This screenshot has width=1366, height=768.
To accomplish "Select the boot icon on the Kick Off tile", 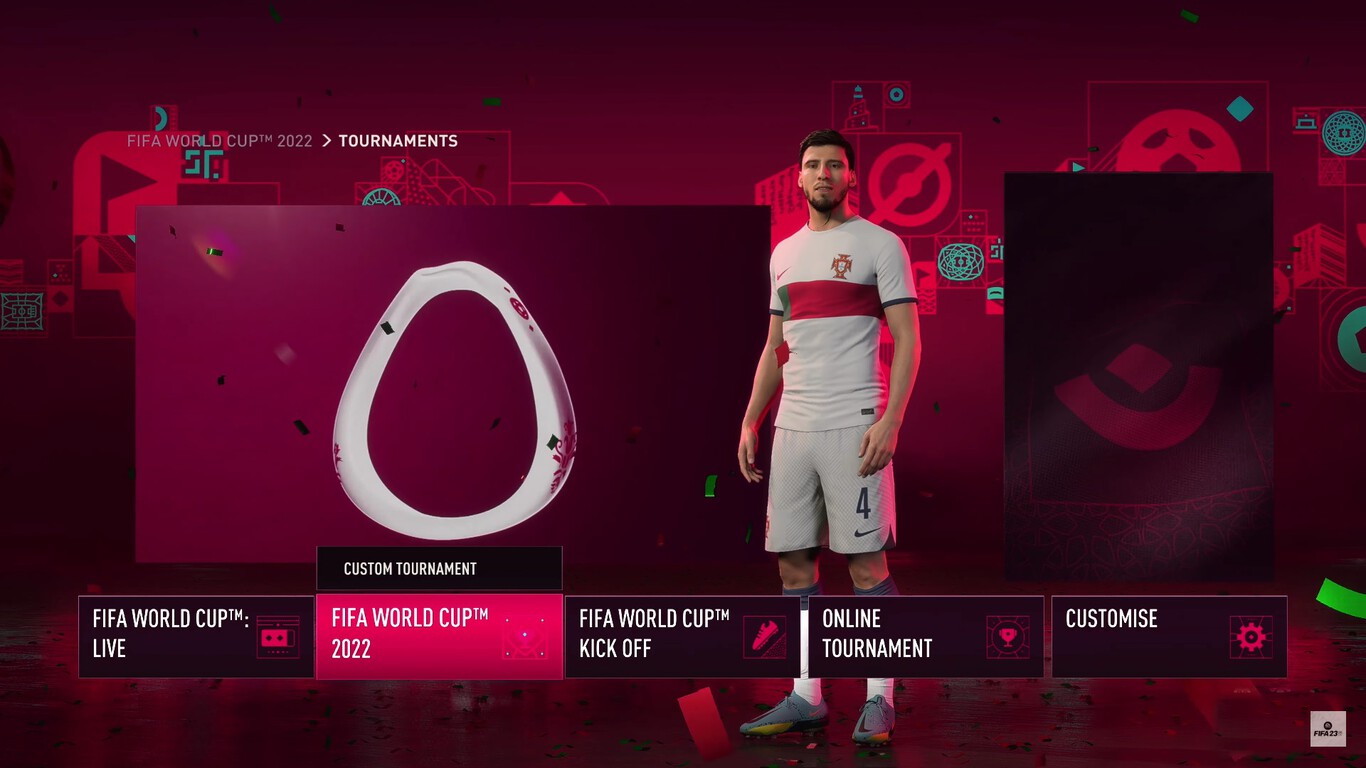I will tap(765, 635).
